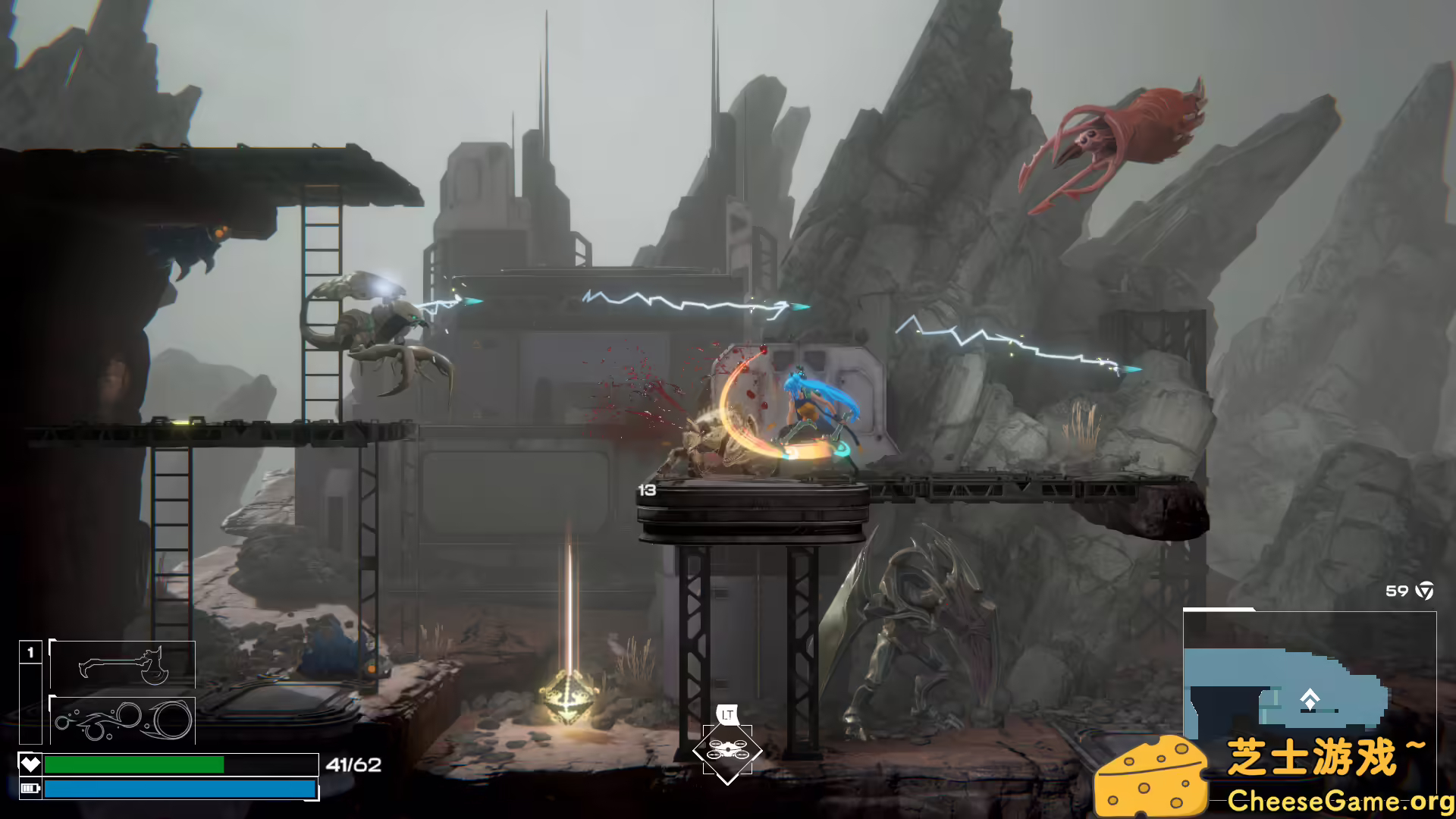Click the 59 currency counter top right
Viewport: 1456px width, 819px height.
1398,589
